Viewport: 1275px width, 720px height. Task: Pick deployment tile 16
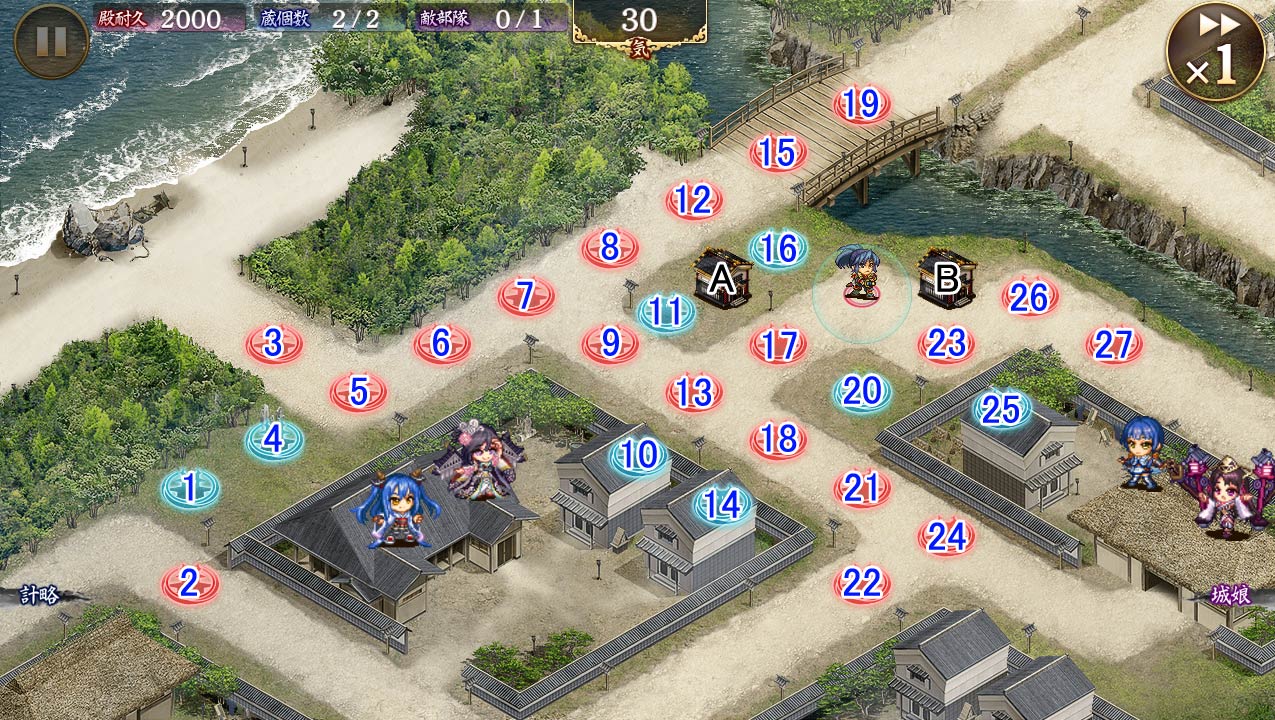pyautogui.click(x=778, y=249)
